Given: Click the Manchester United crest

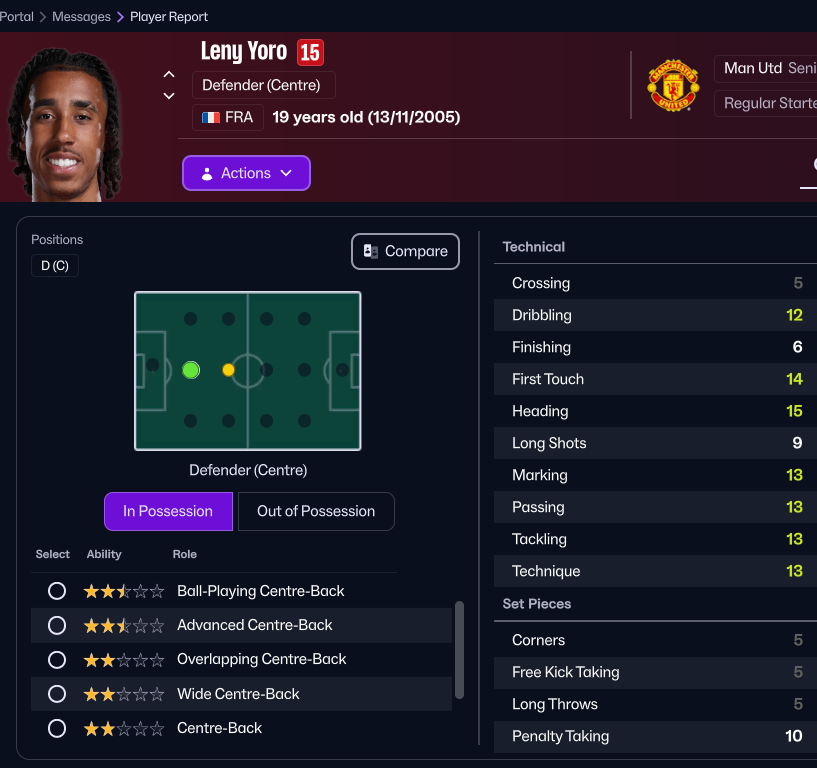Looking at the screenshot, I should pos(673,85).
